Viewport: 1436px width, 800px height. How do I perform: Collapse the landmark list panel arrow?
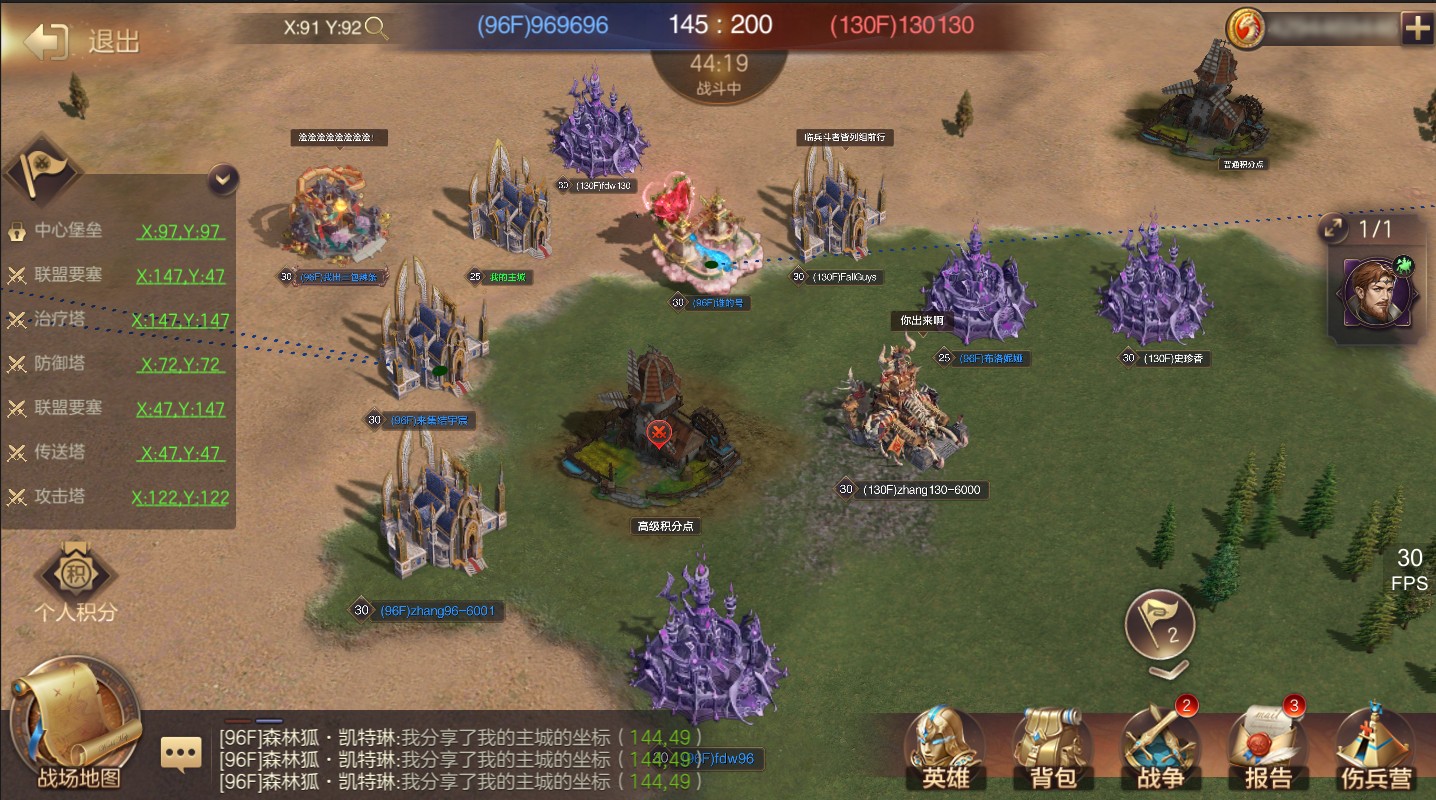223,180
